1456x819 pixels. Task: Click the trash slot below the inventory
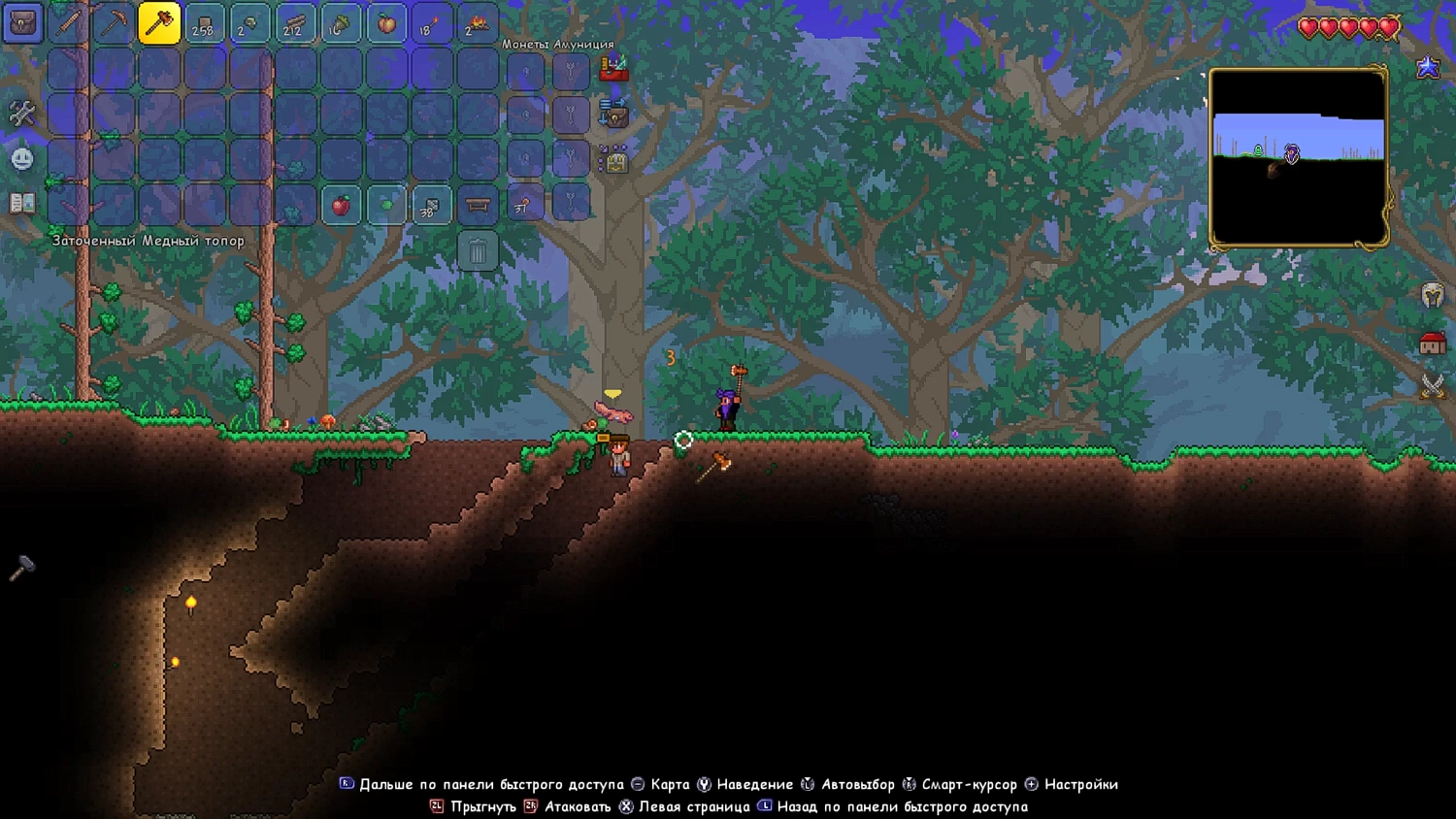tap(476, 251)
